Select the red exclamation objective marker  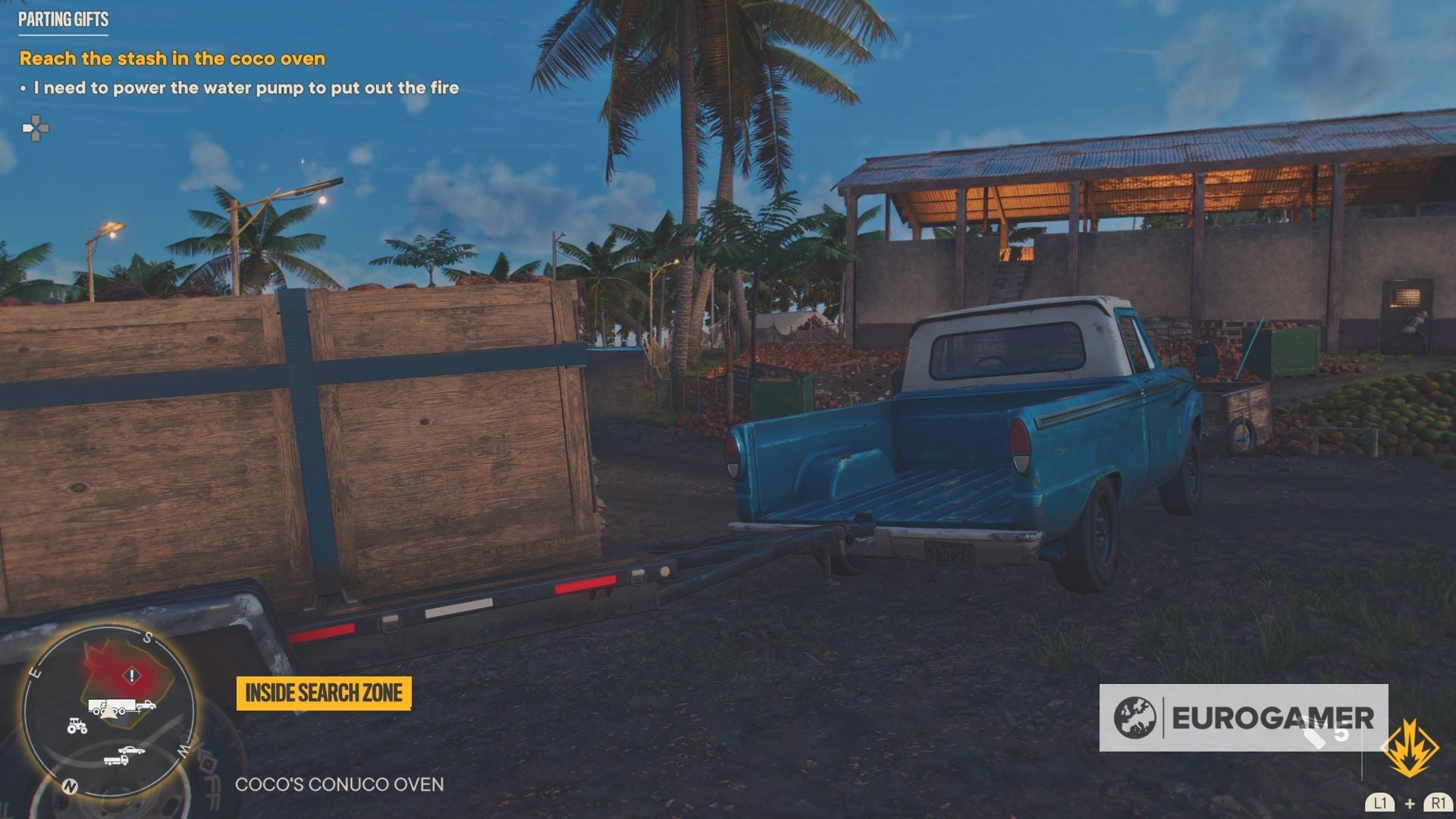pos(131,676)
